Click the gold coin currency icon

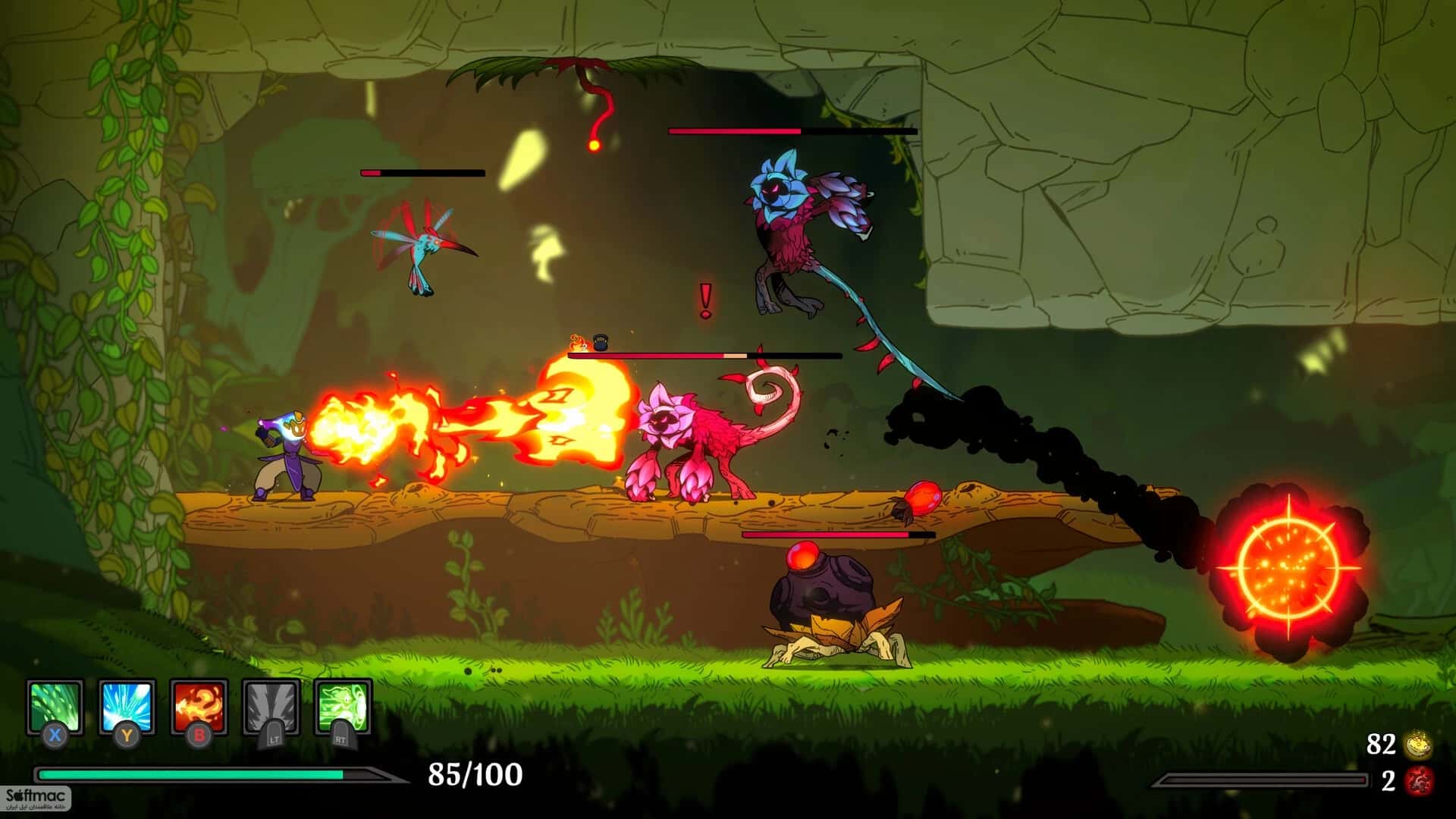point(1417,746)
